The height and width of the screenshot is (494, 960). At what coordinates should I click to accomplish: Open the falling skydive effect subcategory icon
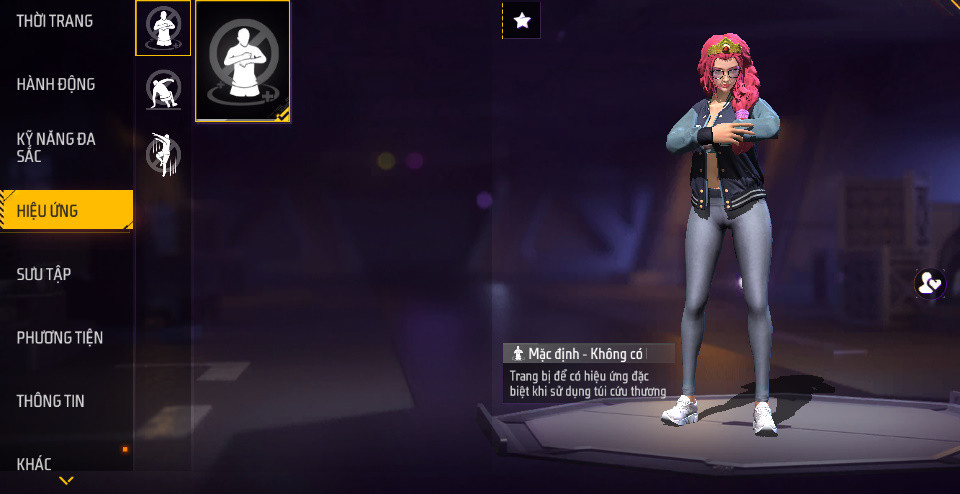(x=163, y=154)
